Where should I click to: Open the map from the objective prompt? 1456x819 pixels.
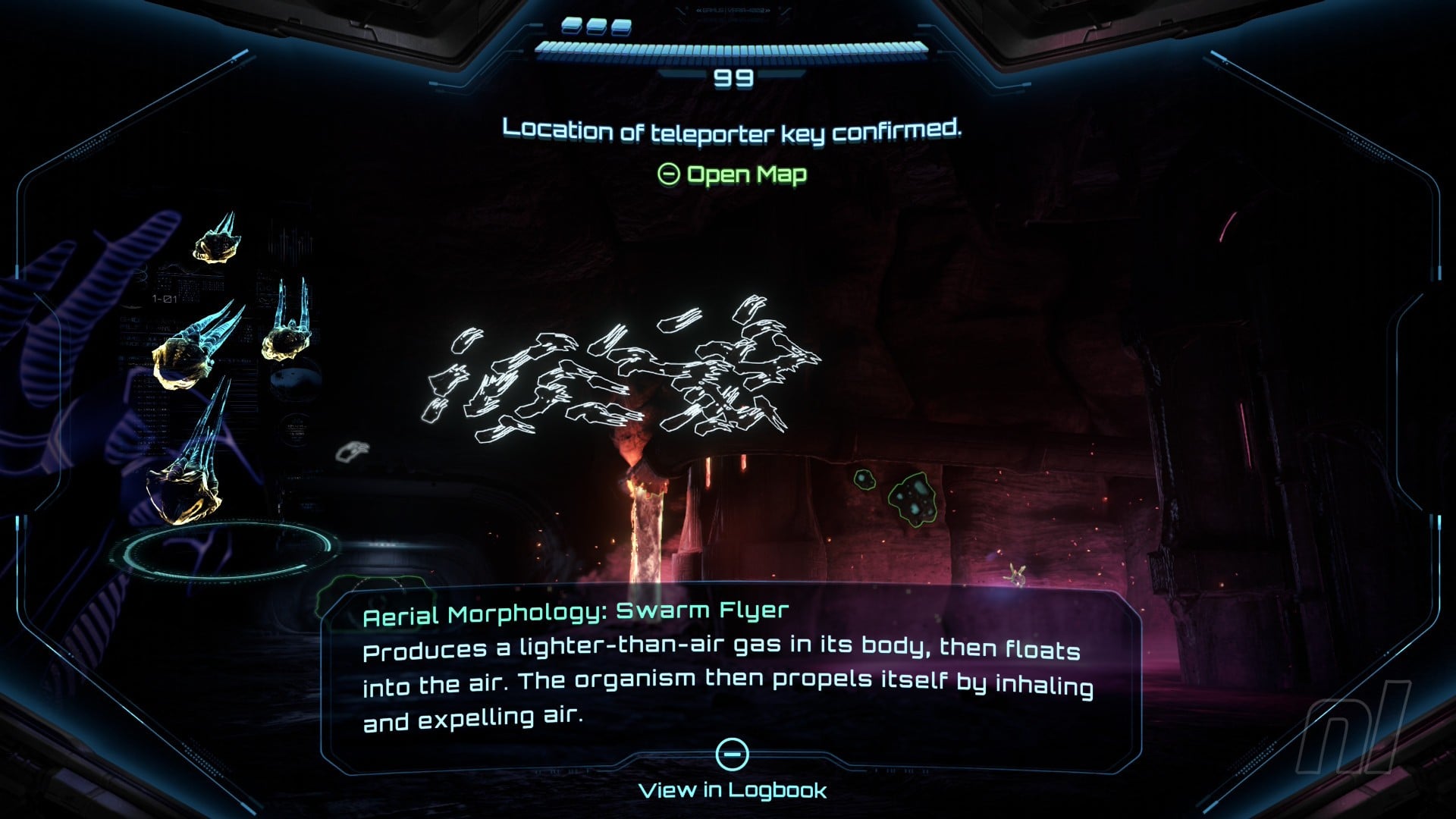coord(732,175)
